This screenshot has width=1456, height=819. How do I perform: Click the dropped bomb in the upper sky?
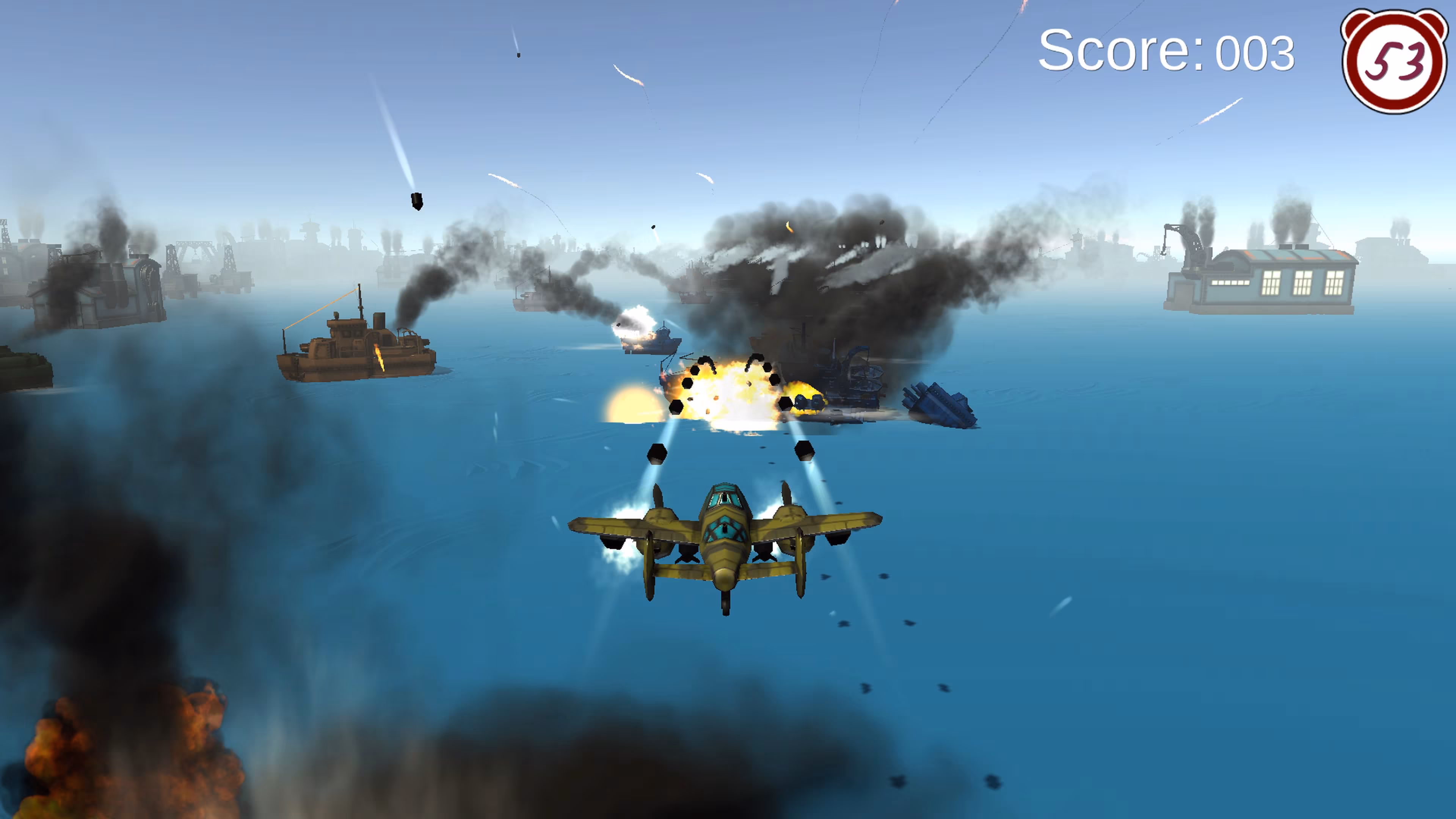pyautogui.click(x=417, y=201)
